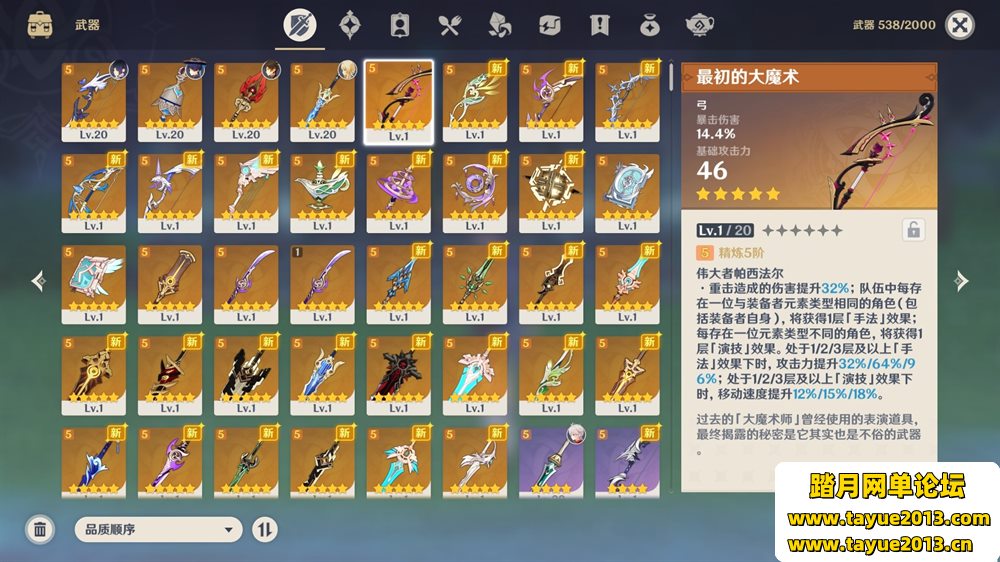Viewport: 1000px width, 562px height.
Task: Click the trash can discard button
Action: 40,529
